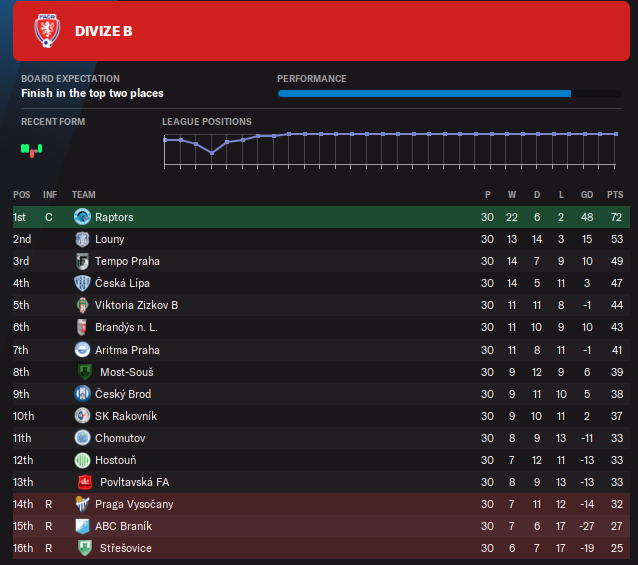The height and width of the screenshot is (565, 638).
Task: Sort standings by GD column header
Action: point(587,194)
